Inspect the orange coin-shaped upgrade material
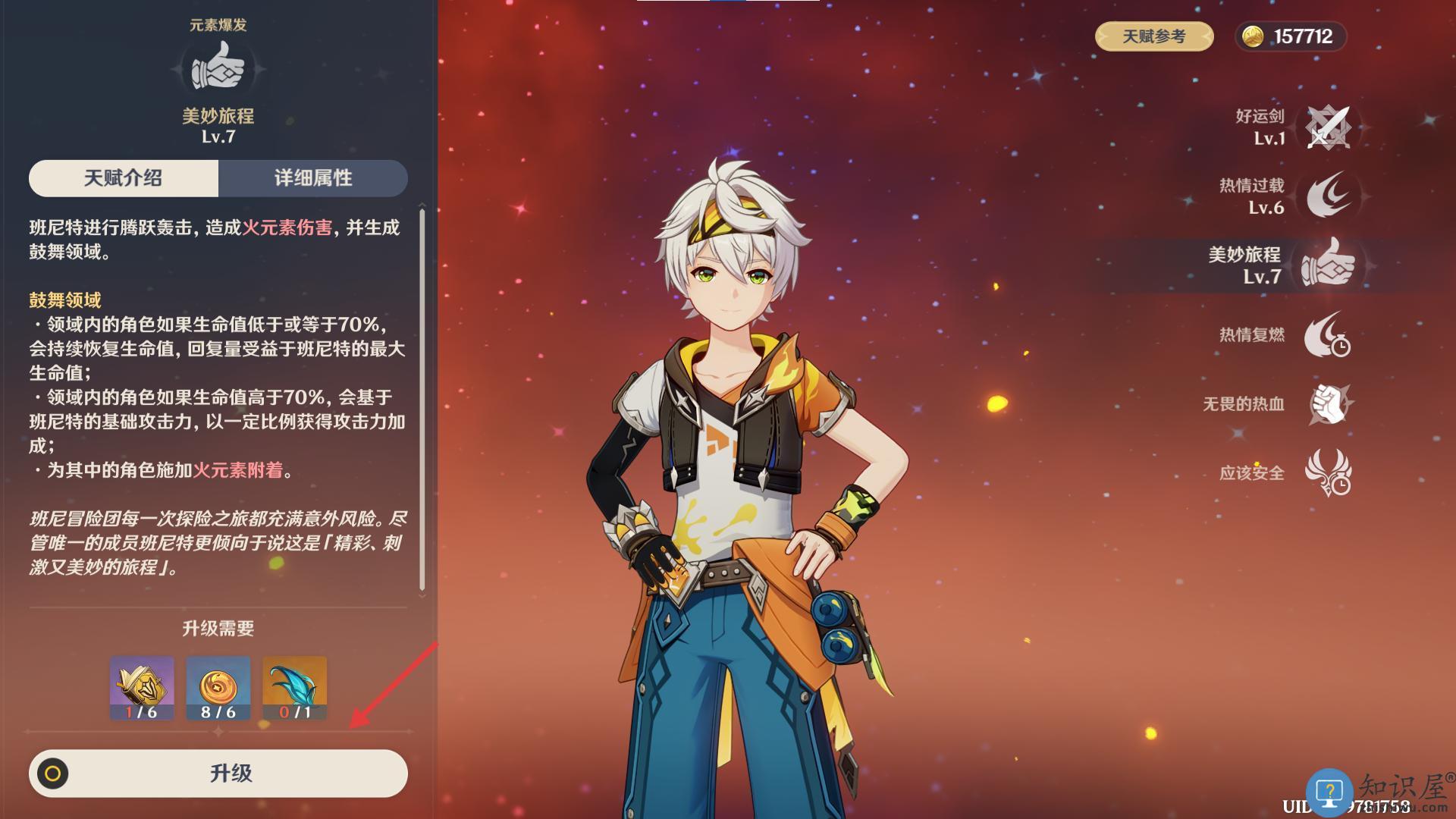 tap(218, 688)
